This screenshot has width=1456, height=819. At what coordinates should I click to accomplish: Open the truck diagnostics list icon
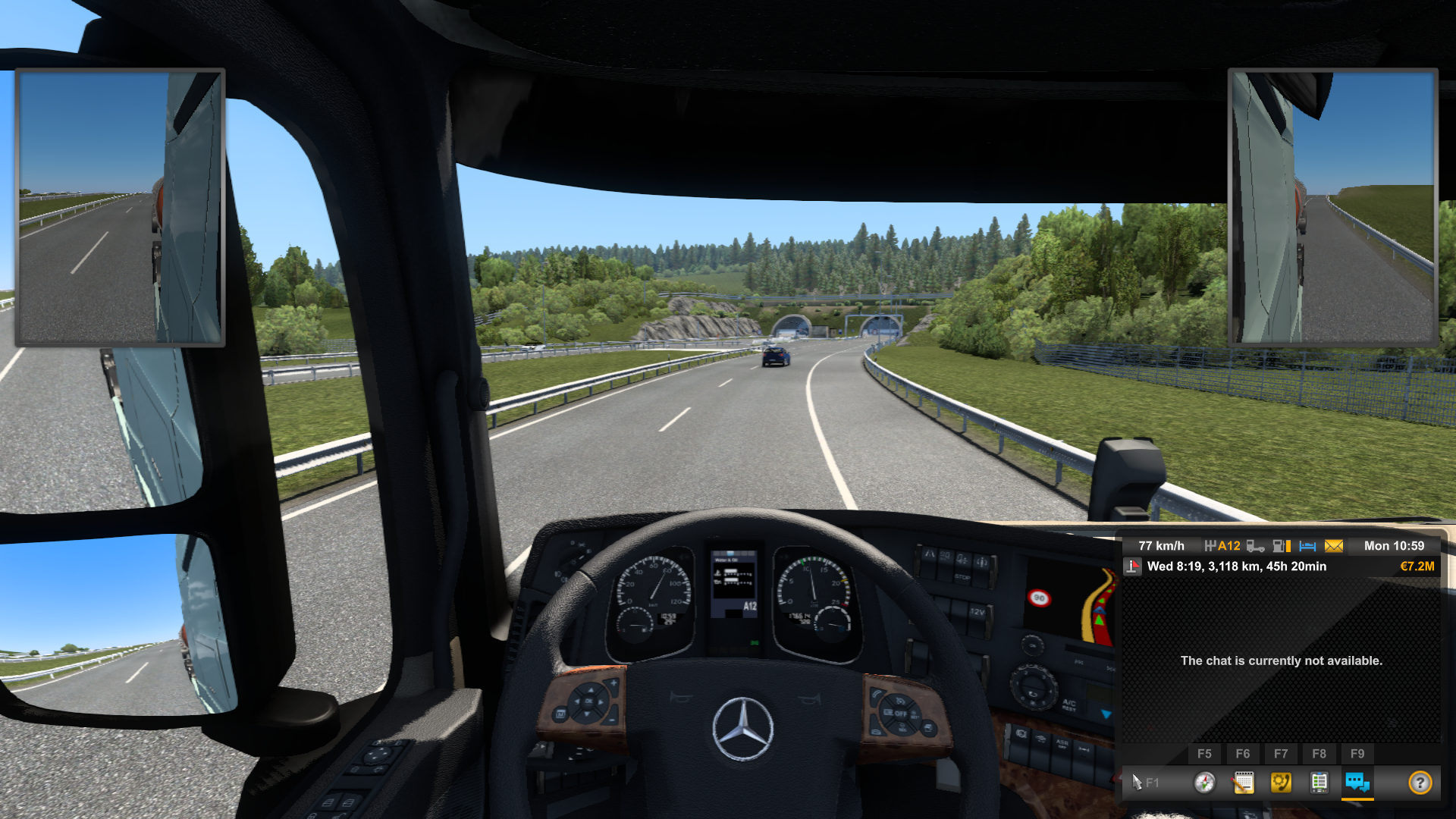[x=1319, y=783]
